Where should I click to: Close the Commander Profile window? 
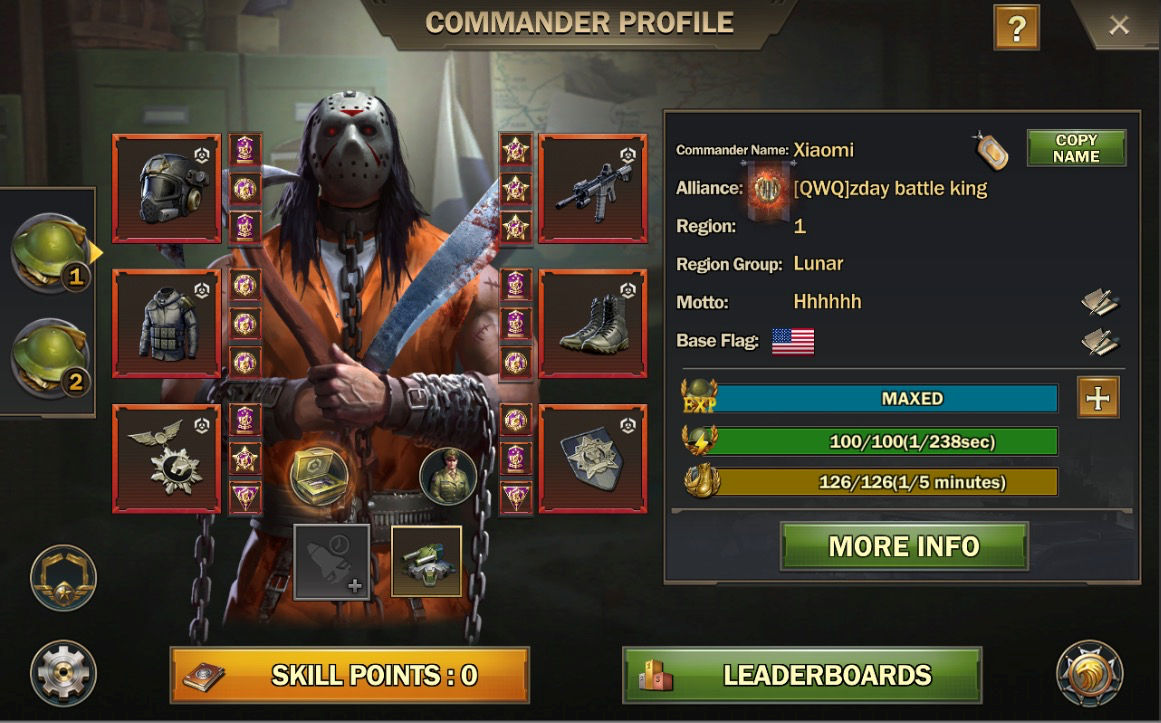pos(1118,25)
